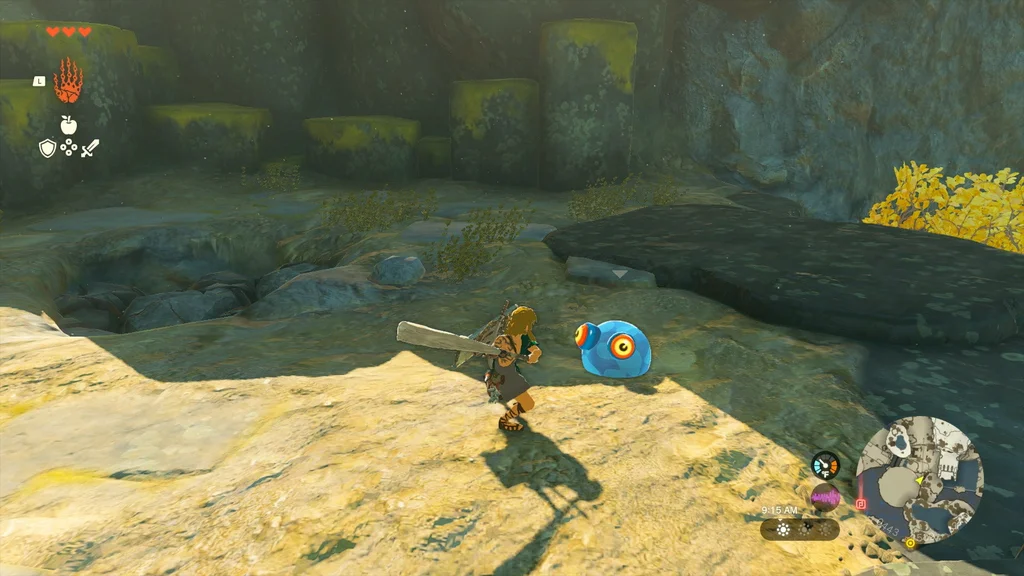Click the four-dot d-pad indicator
The width and height of the screenshot is (1024, 576).
pyautogui.click(x=69, y=148)
